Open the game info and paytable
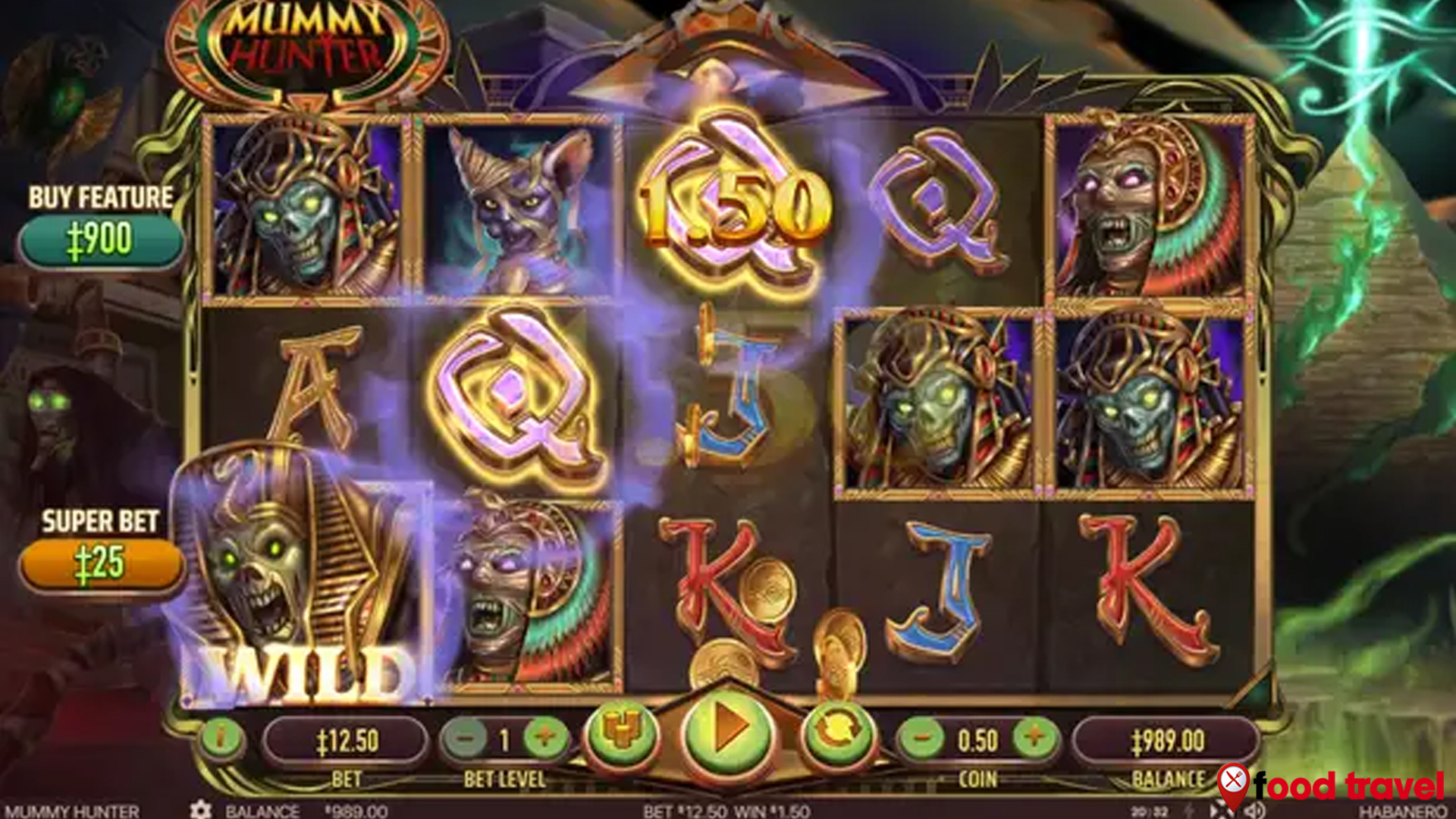Screen dimensions: 1456x819 click(221, 739)
